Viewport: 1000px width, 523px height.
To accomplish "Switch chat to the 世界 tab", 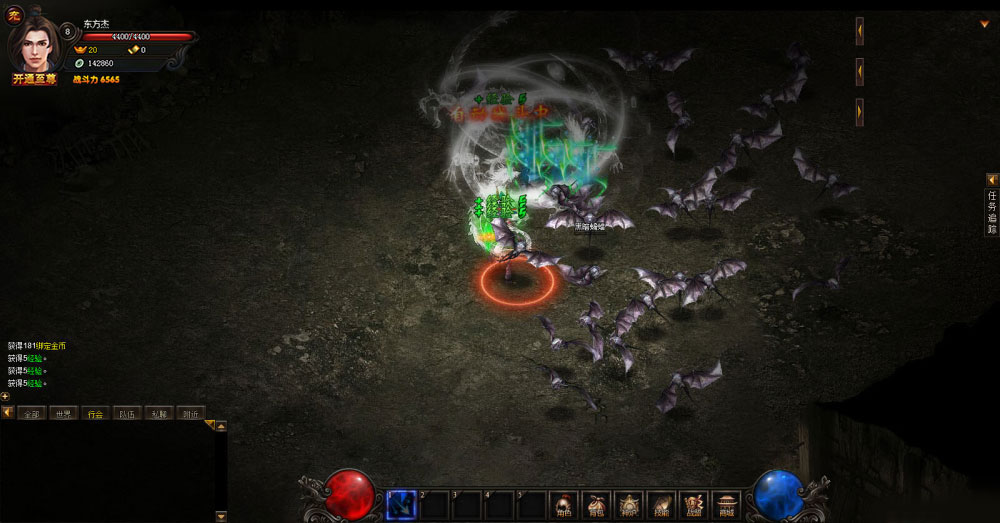I will coord(63,413).
